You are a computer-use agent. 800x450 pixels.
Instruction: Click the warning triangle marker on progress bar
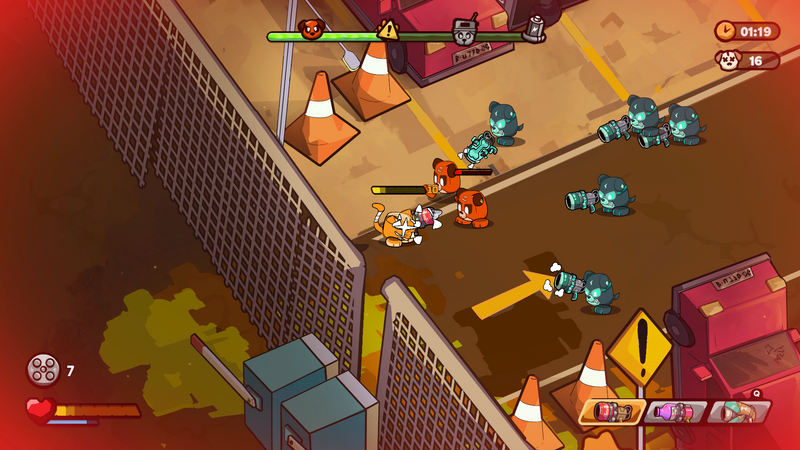[x=388, y=29]
